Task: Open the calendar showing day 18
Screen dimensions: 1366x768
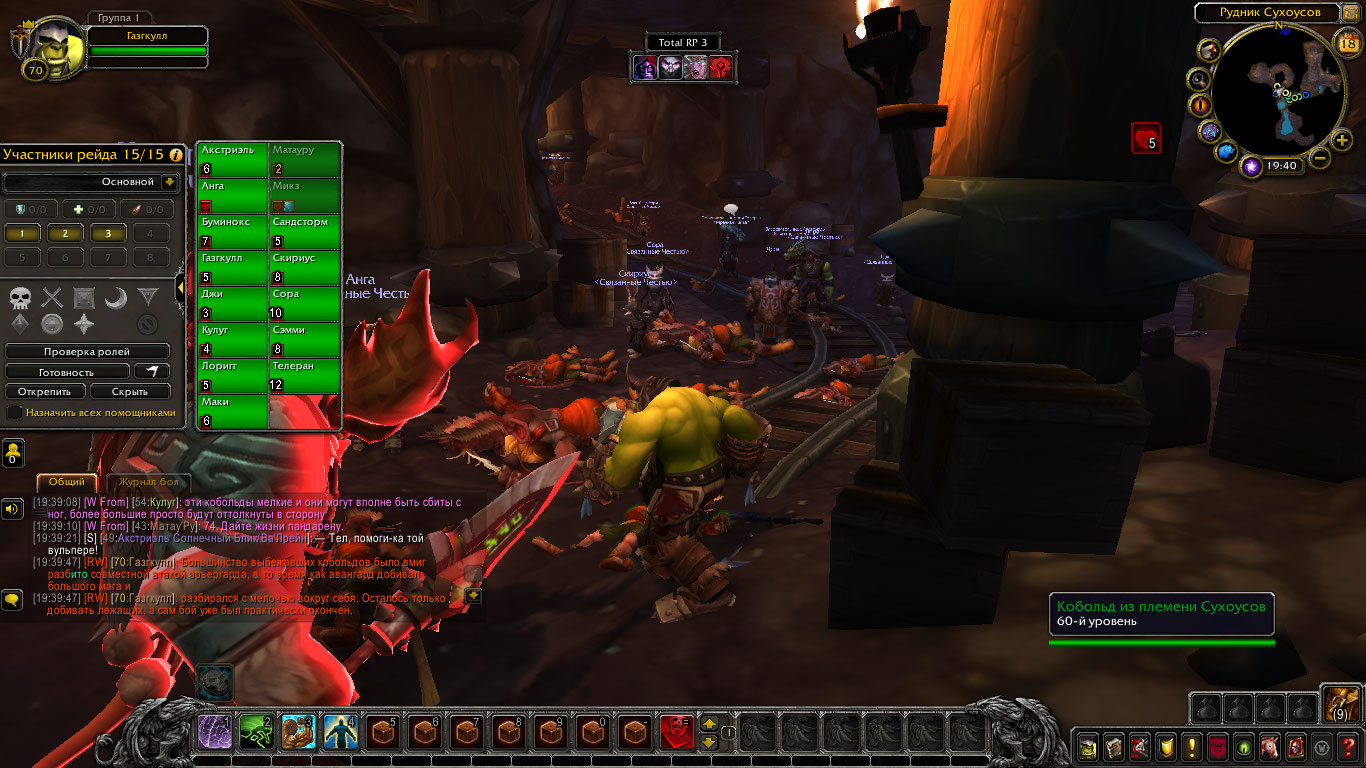Action: pos(1346,42)
